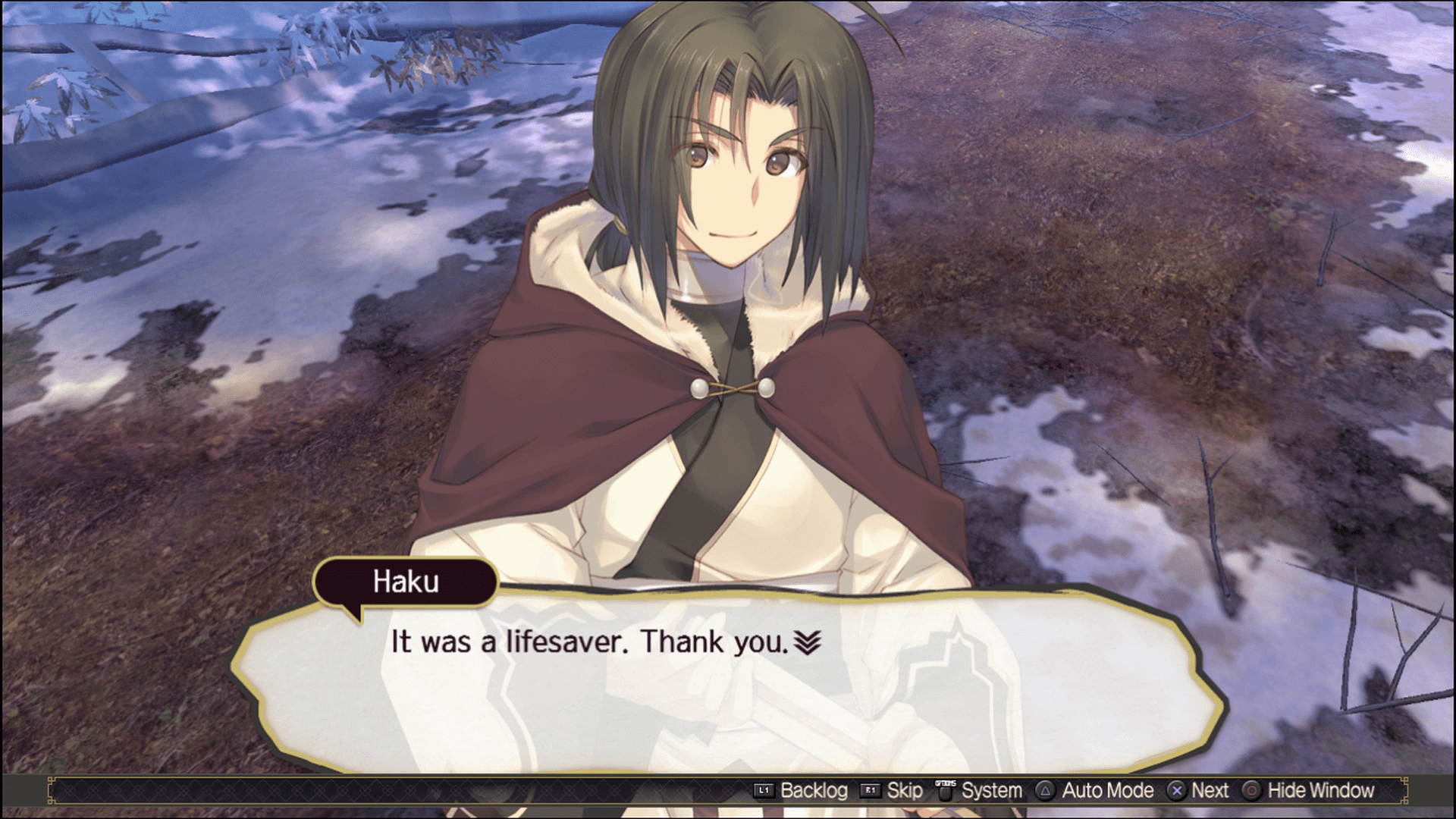1456x819 pixels.
Task: Open the System menu
Action: click(993, 790)
